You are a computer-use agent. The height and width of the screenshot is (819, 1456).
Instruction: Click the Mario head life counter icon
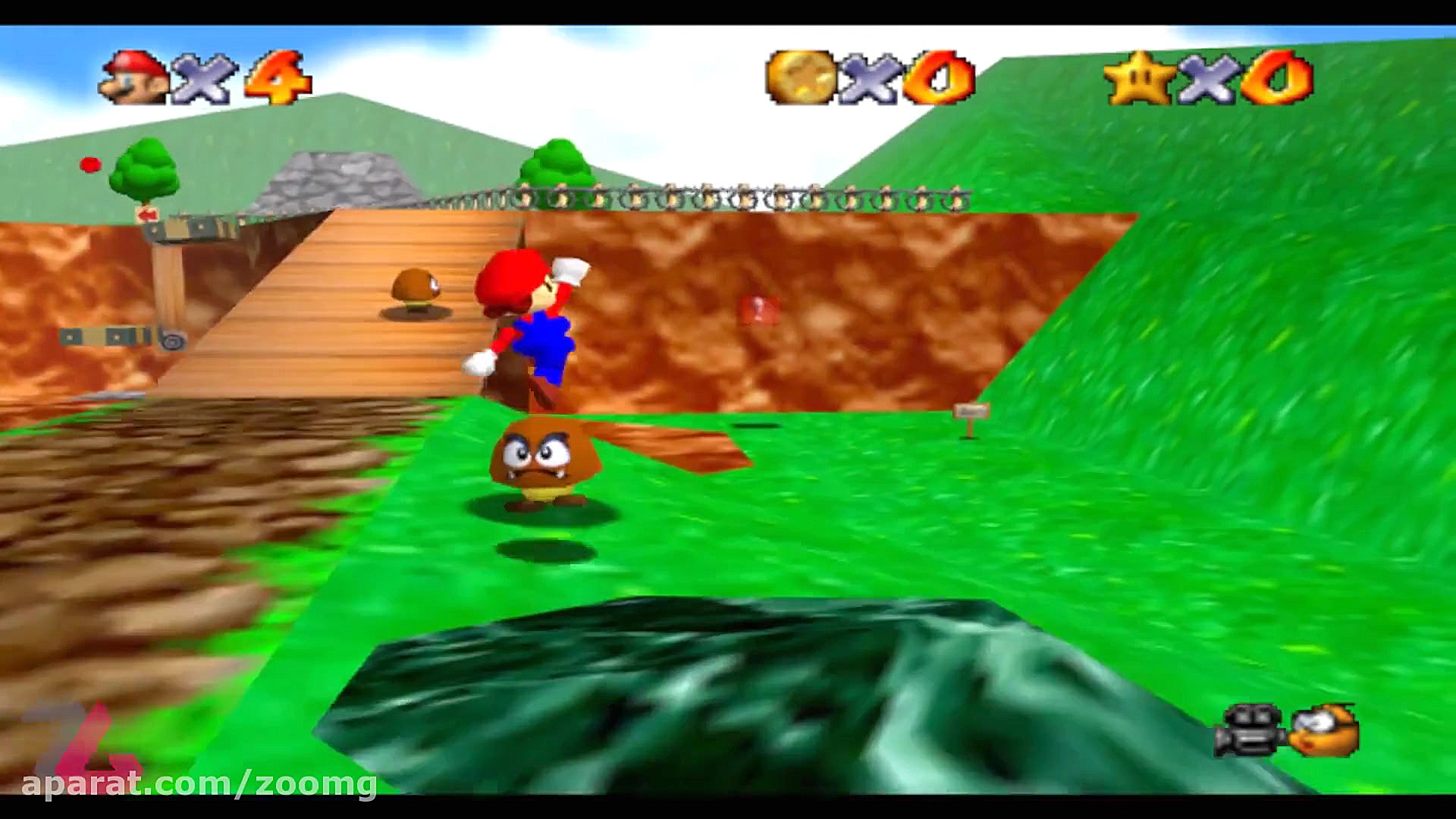[136, 76]
